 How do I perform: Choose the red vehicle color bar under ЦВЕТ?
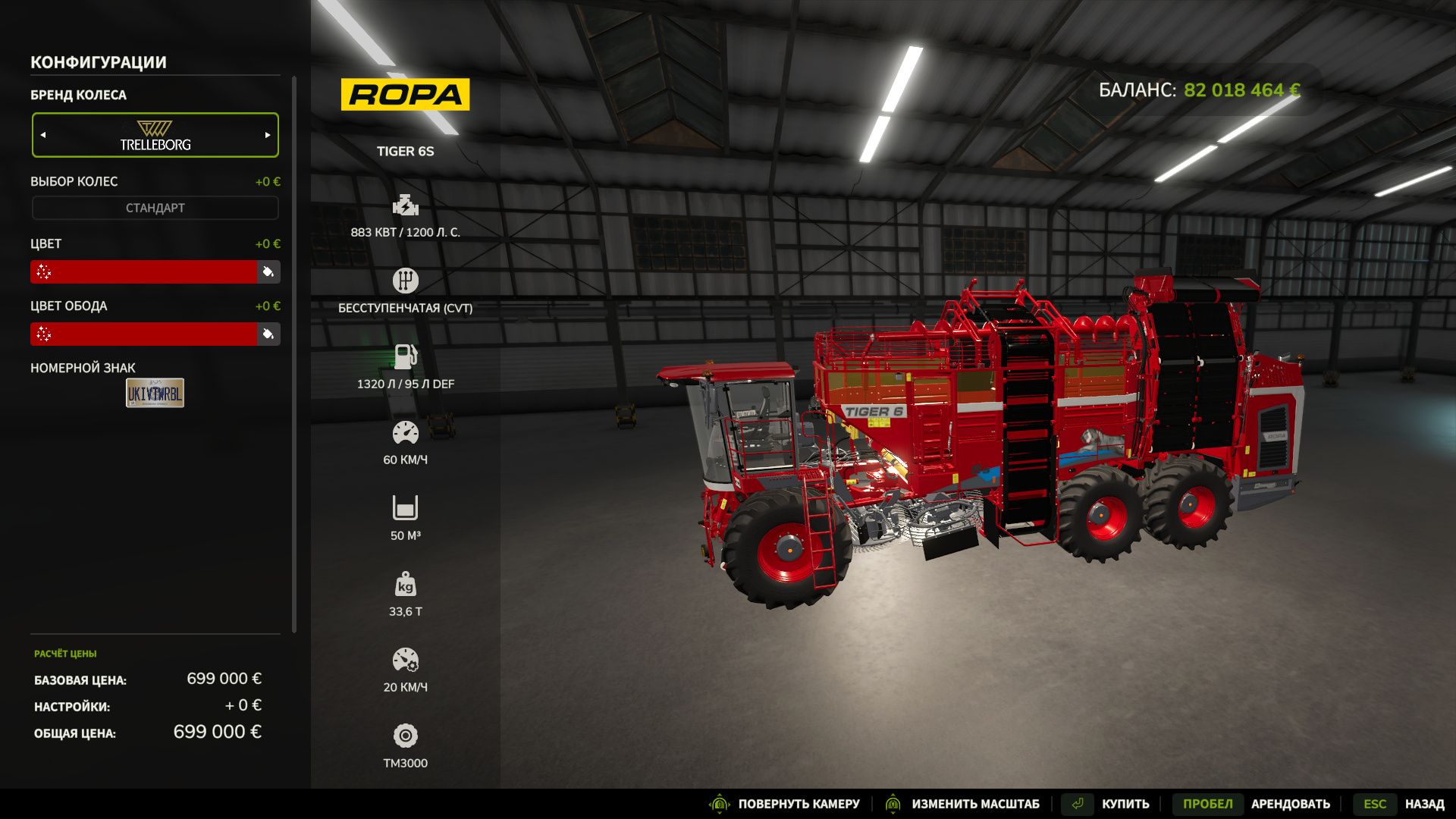click(x=144, y=271)
